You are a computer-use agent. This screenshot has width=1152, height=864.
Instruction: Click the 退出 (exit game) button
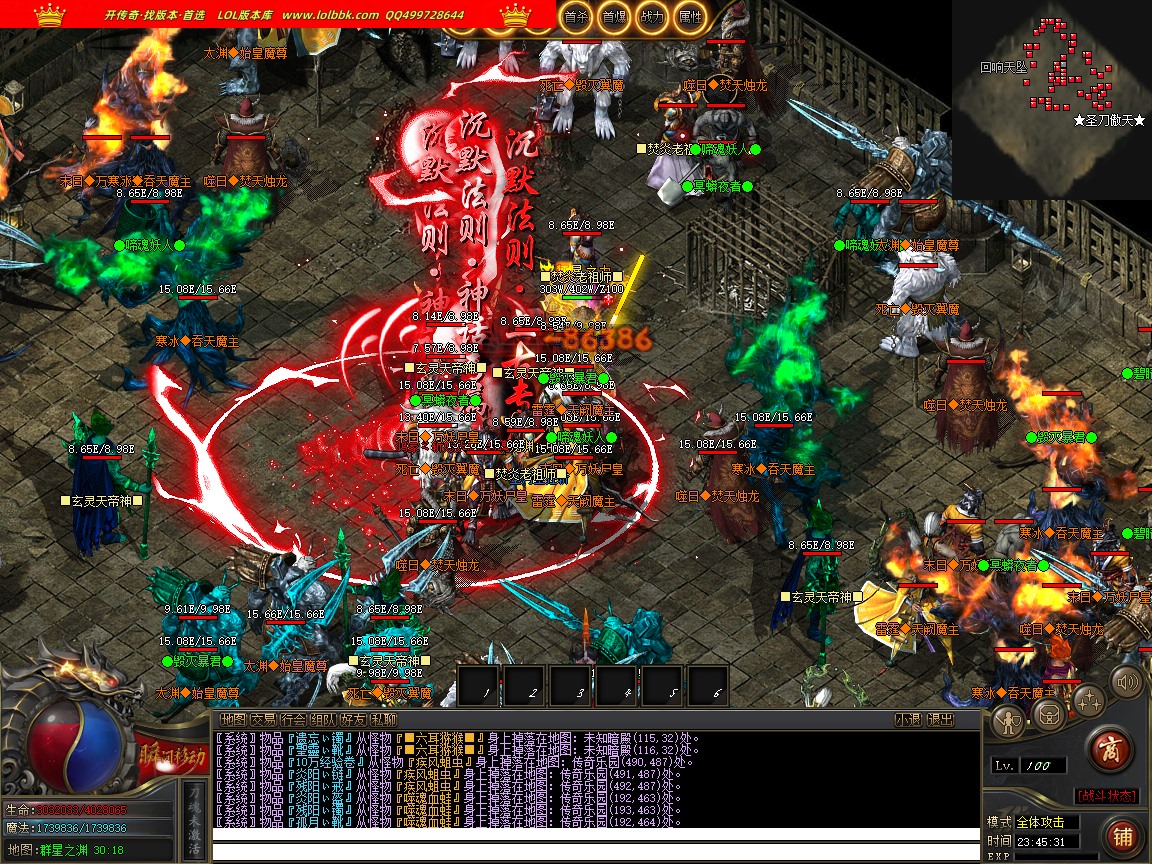tap(940, 719)
